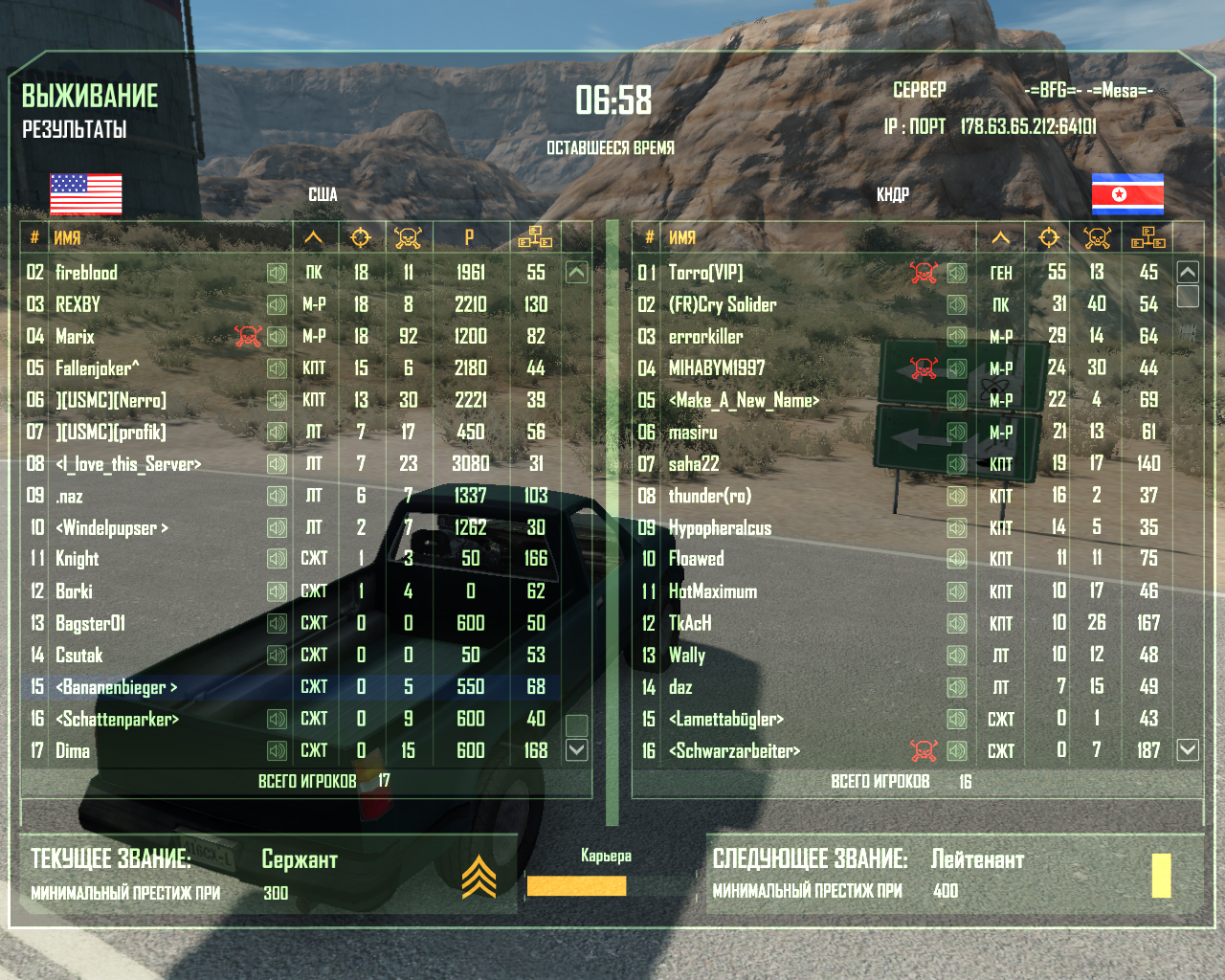Click the skull deaths header in the USA table
1225x980 pixels.
[408, 237]
